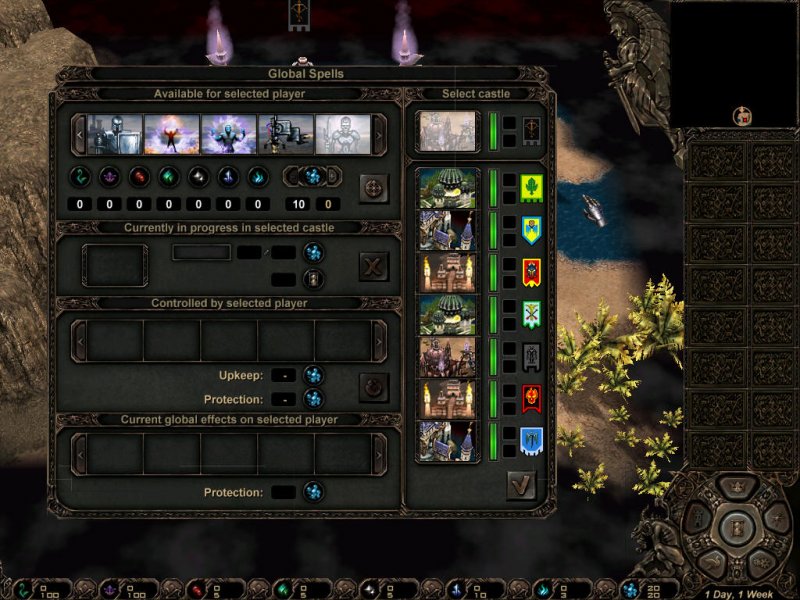This screenshot has width=800, height=600.
Task: Pick the blue glowing figure spell
Action: coord(229,135)
